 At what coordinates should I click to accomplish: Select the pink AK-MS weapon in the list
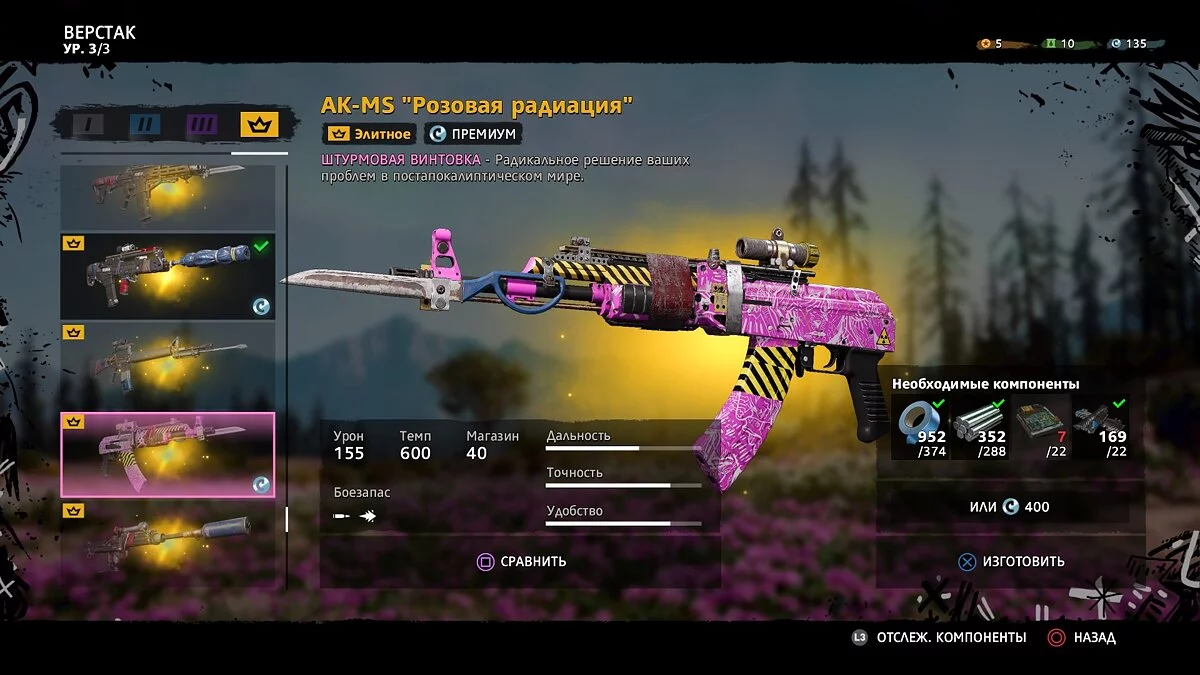pyautogui.click(x=167, y=454)
